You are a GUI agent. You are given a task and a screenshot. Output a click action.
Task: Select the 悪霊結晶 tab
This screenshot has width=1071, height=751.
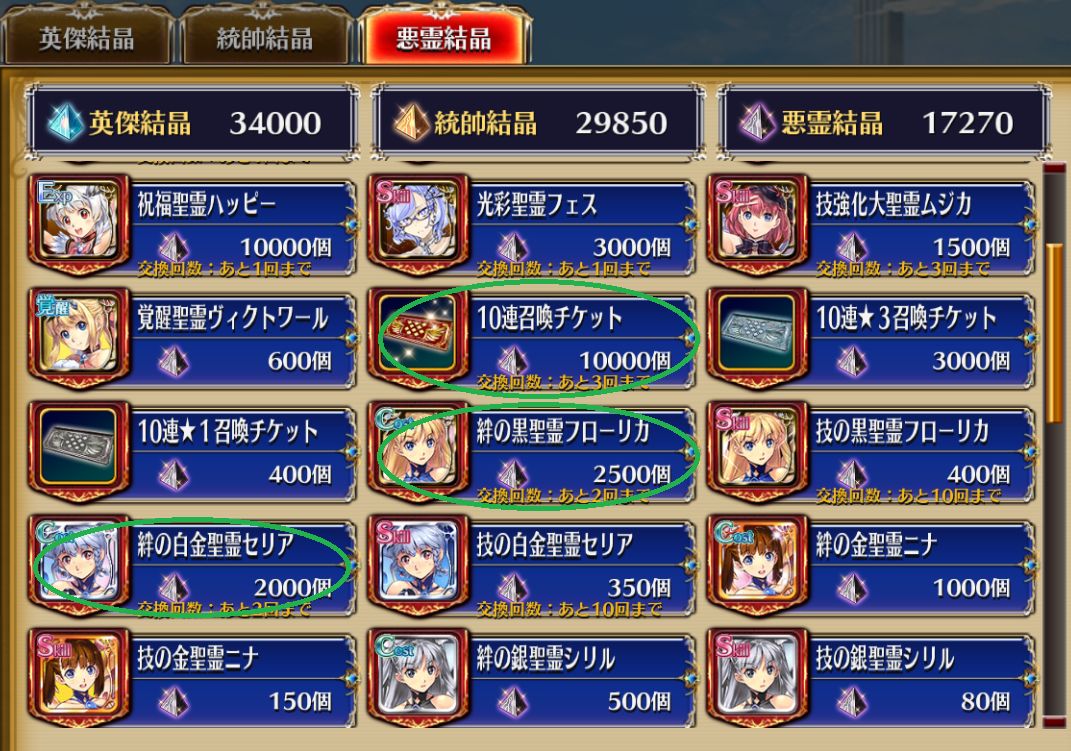click(443, 37)
